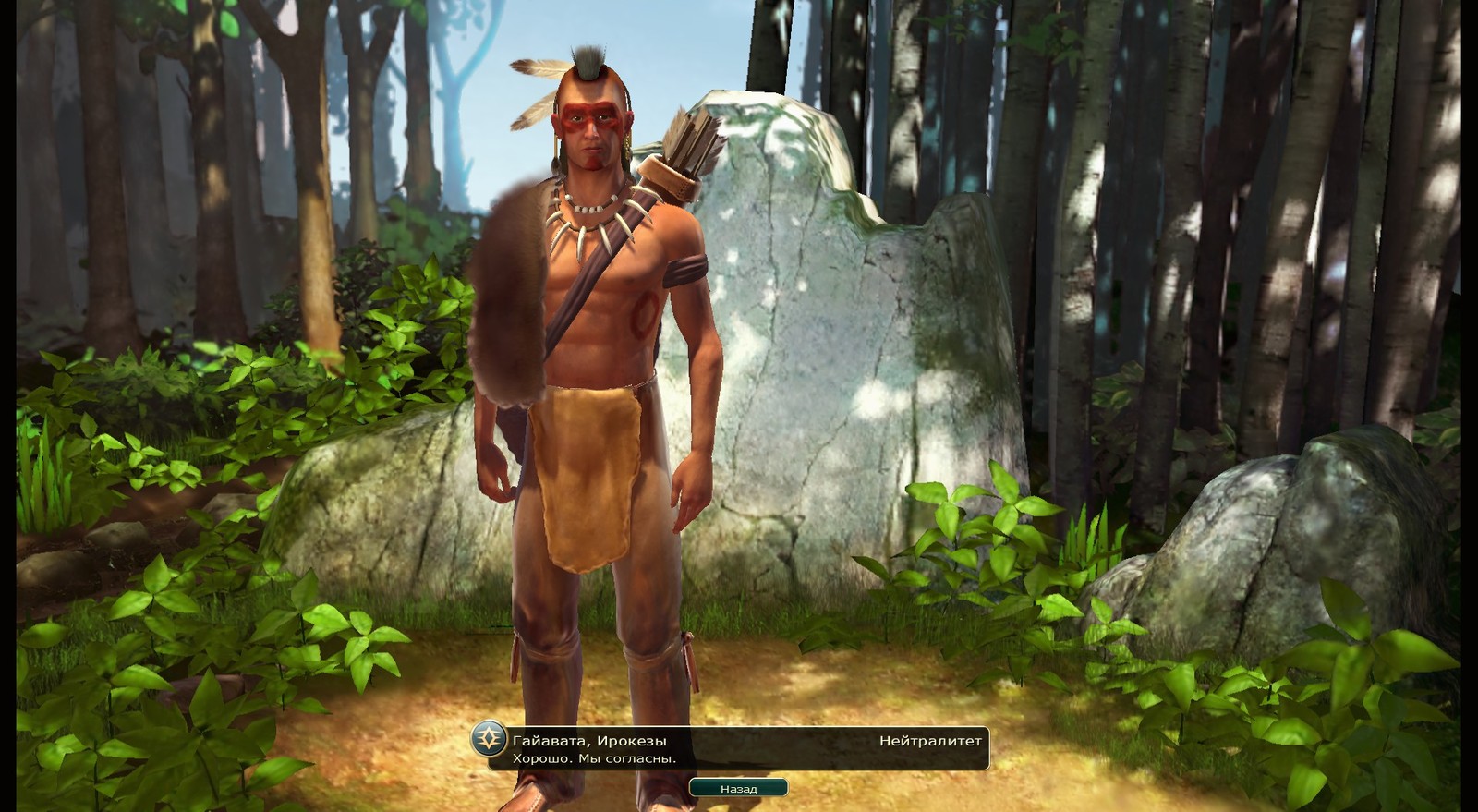
Task: Click the Назад (Back) button
Action: point(738,788)
